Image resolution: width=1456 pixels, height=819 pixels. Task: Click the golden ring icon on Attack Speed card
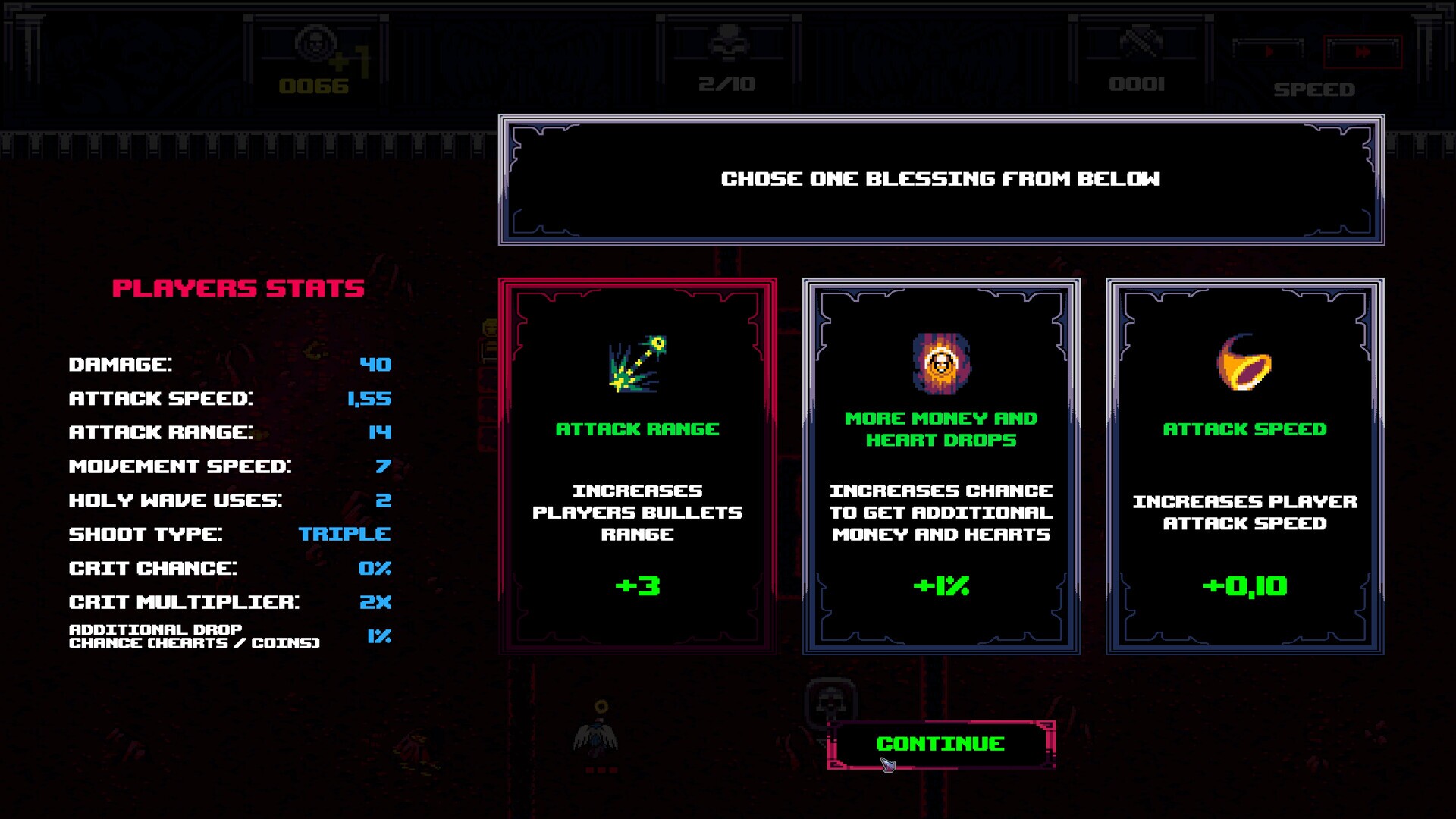(x=1244, y=362)
